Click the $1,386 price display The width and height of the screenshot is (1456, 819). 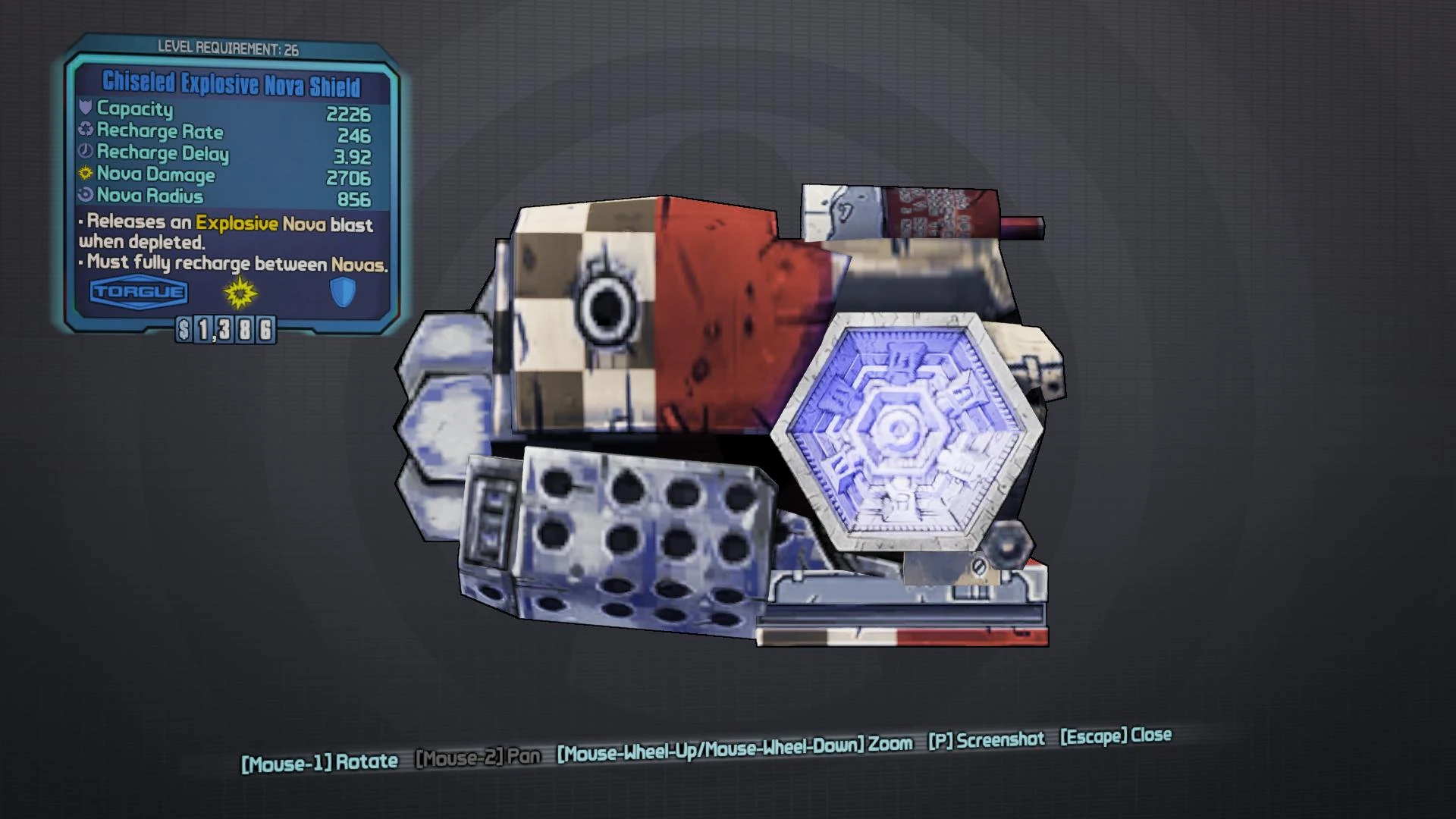point(224,329)
